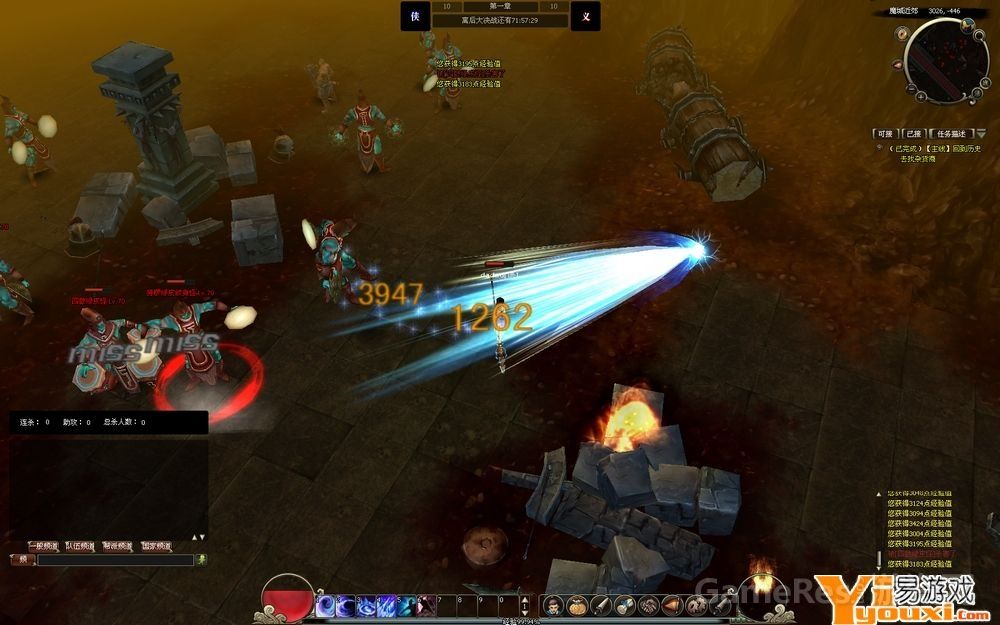Switch to the 一般频道 chat tab
Viewport: 1000px width, 625px height.
coord(42,546)
